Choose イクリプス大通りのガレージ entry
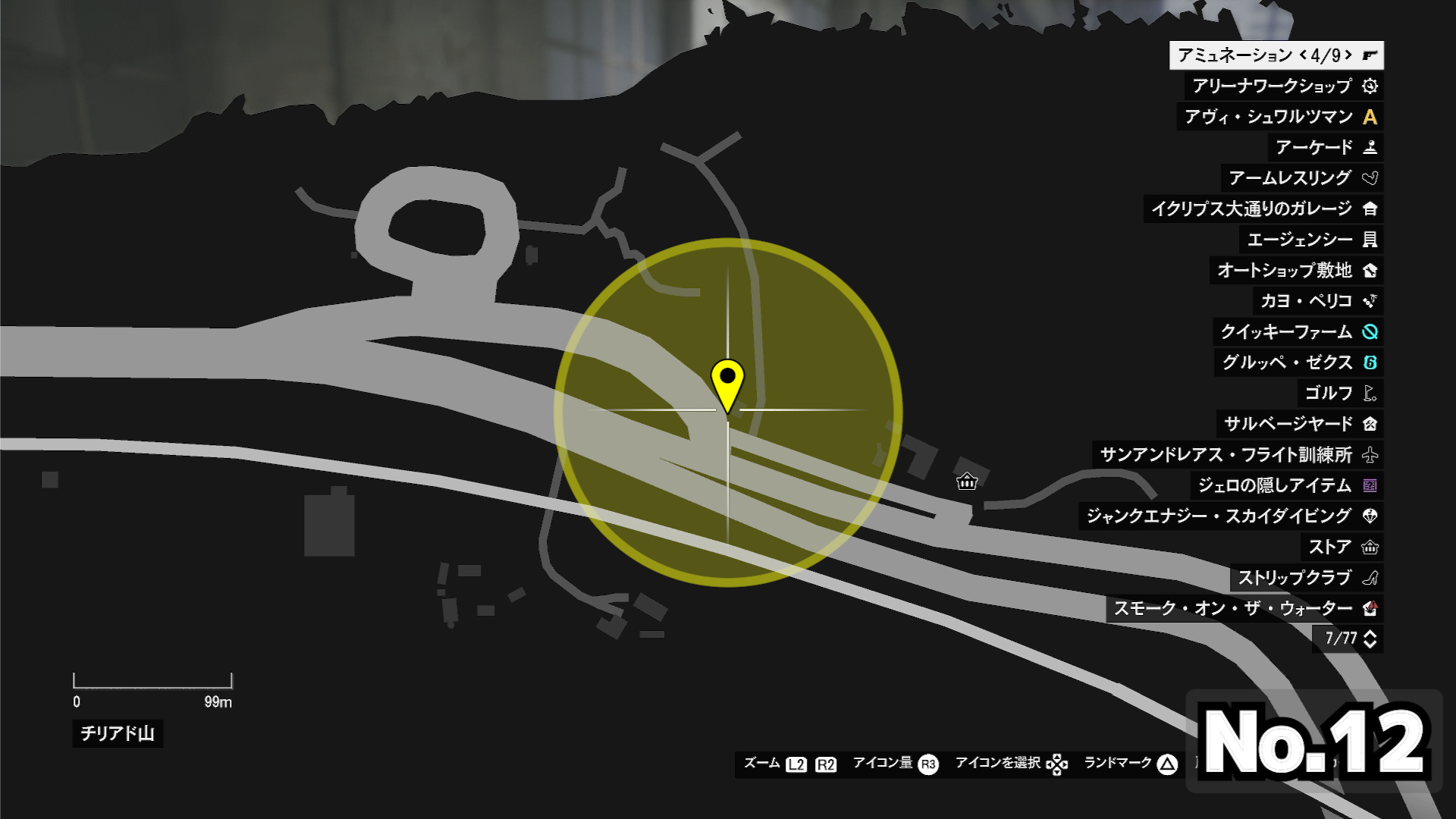This screenshot has height=819, width=1456. tap(1263, 209)
